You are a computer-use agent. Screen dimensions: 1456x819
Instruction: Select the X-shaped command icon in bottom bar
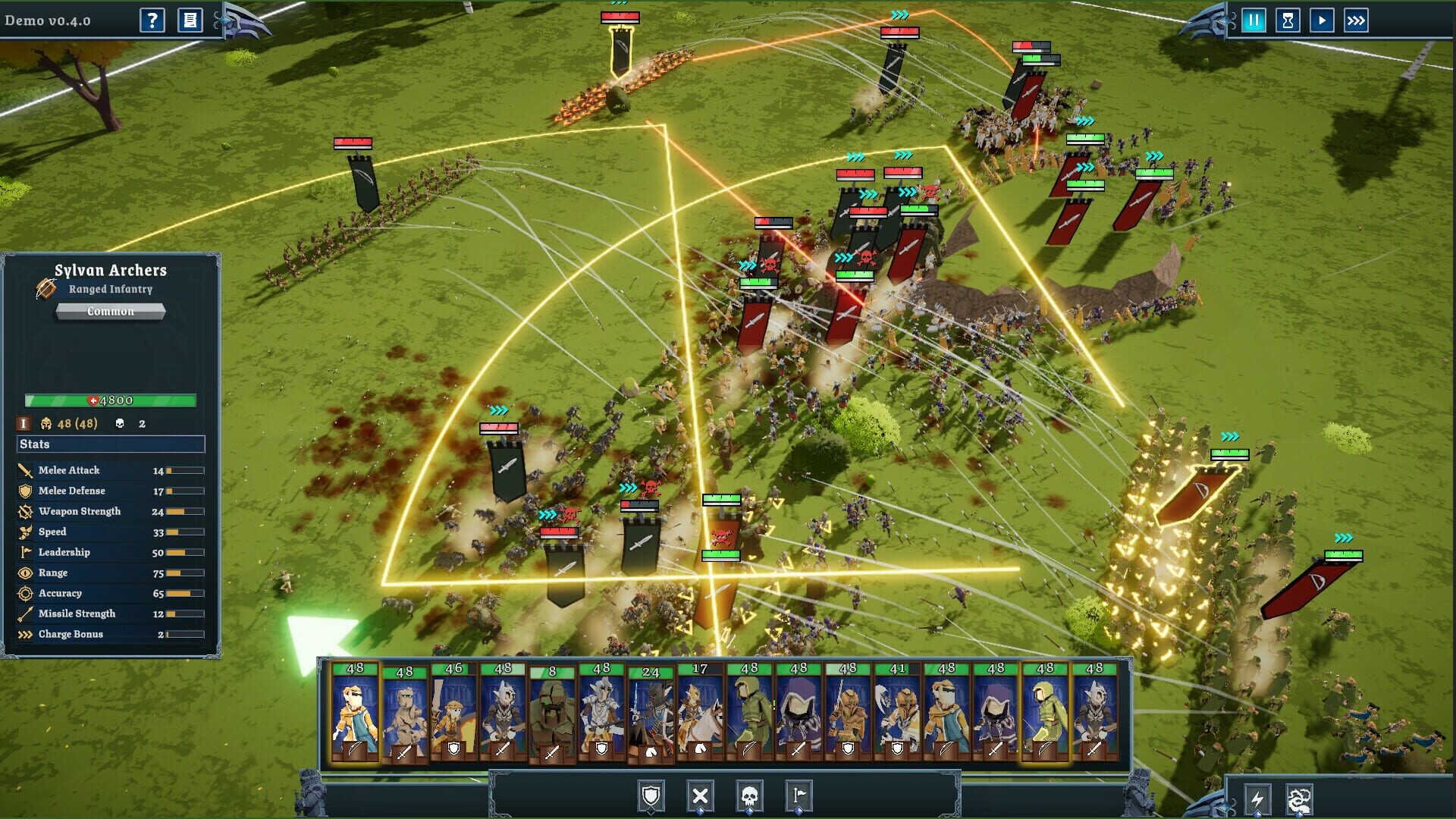[701, 797]
